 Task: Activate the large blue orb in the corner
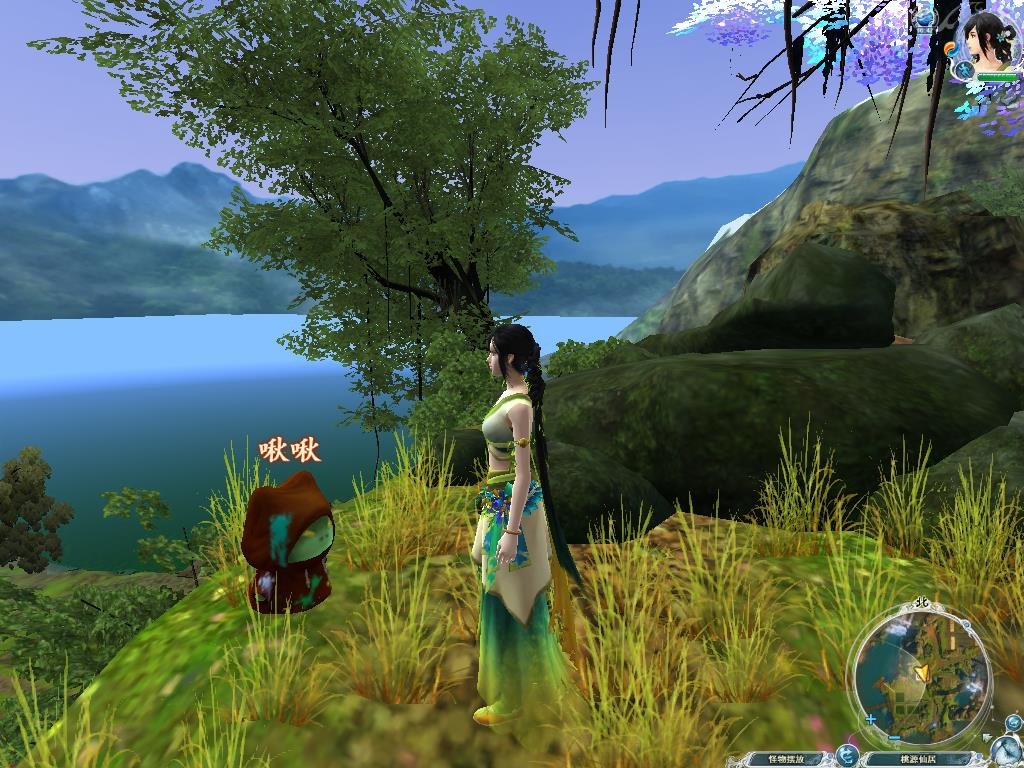(1005, 750)
